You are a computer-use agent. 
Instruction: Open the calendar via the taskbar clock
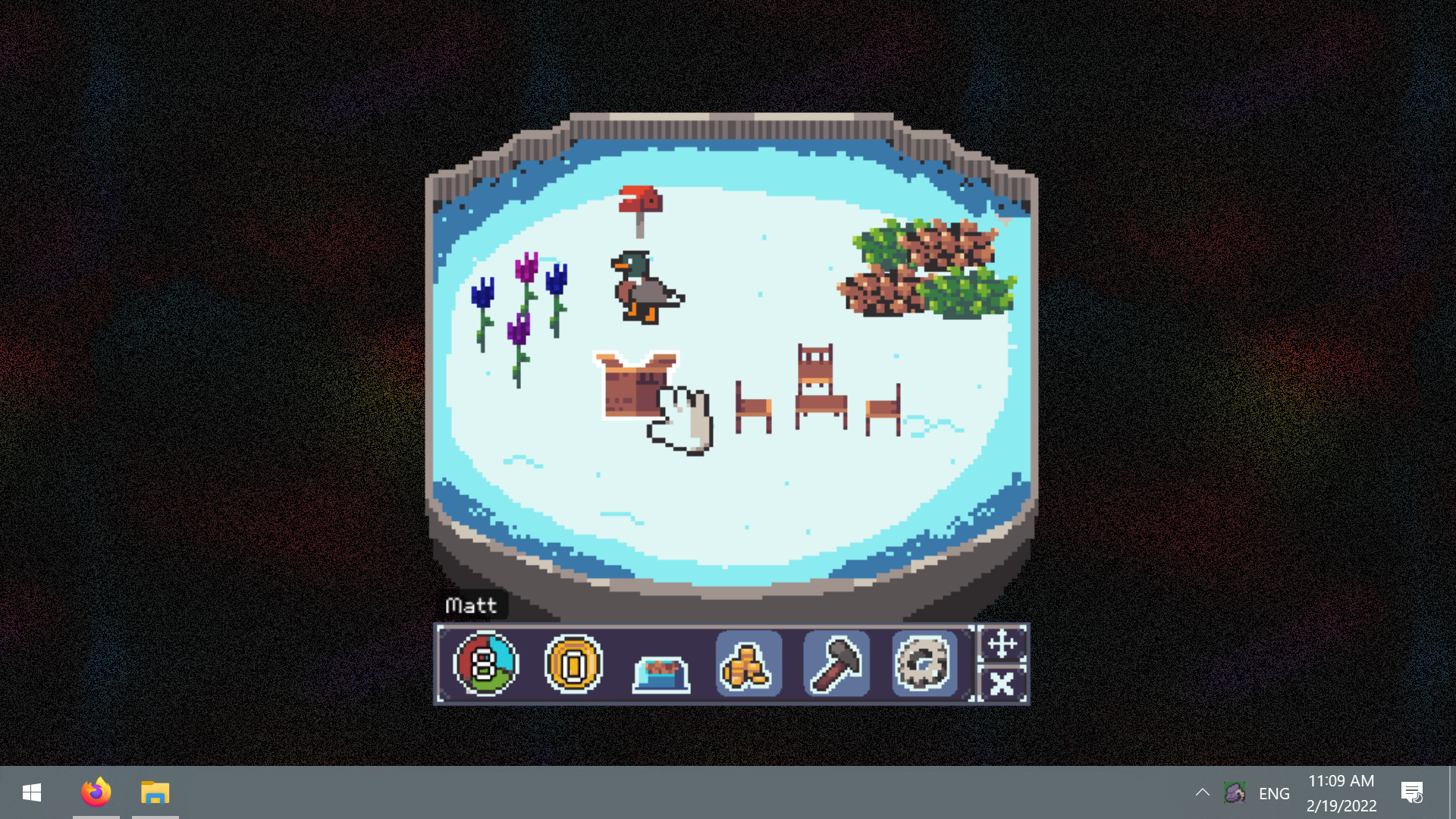[1341, 793]
